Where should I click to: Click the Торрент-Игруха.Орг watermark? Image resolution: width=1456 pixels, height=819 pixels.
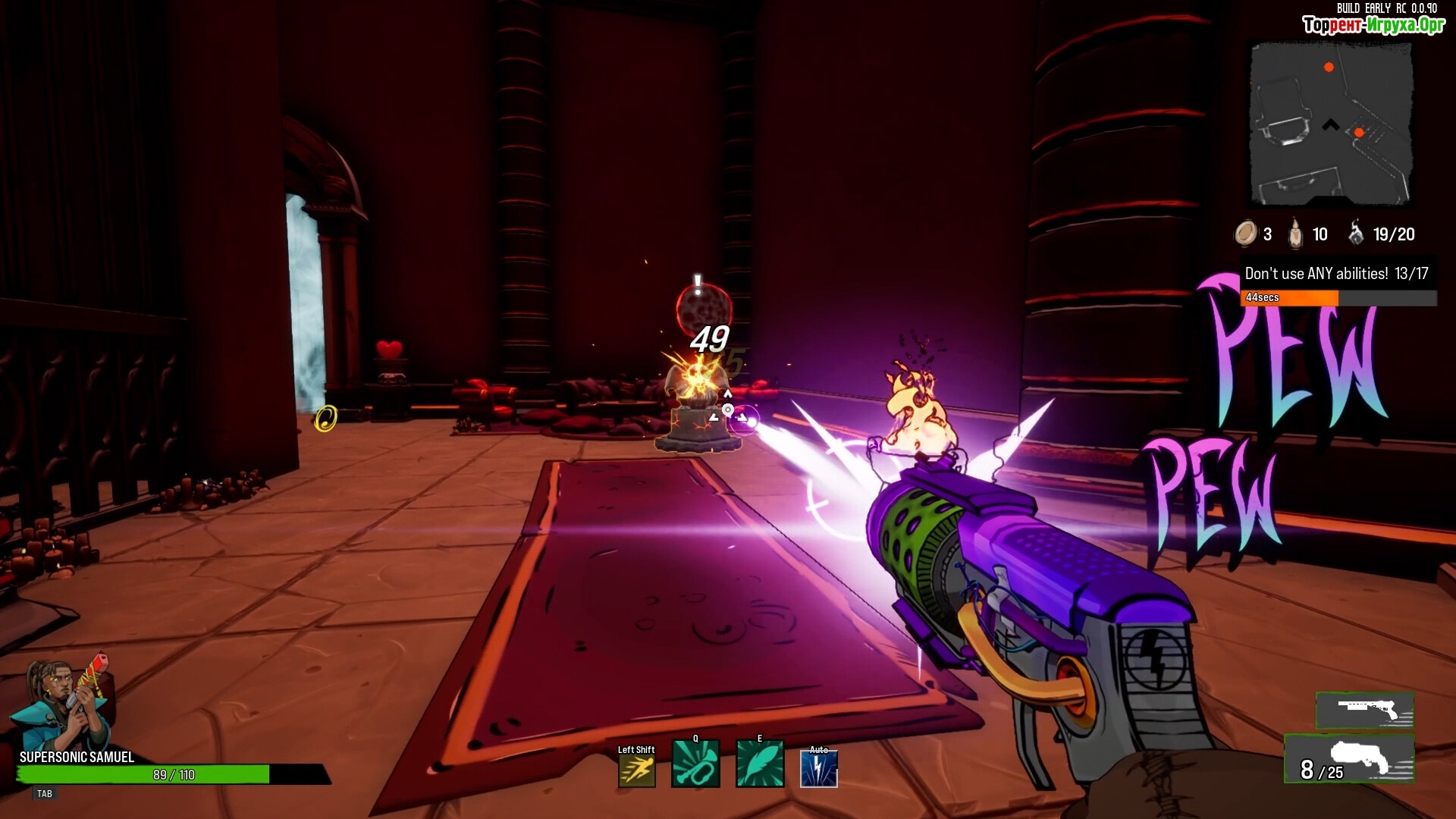click(x=1373, y=25)
